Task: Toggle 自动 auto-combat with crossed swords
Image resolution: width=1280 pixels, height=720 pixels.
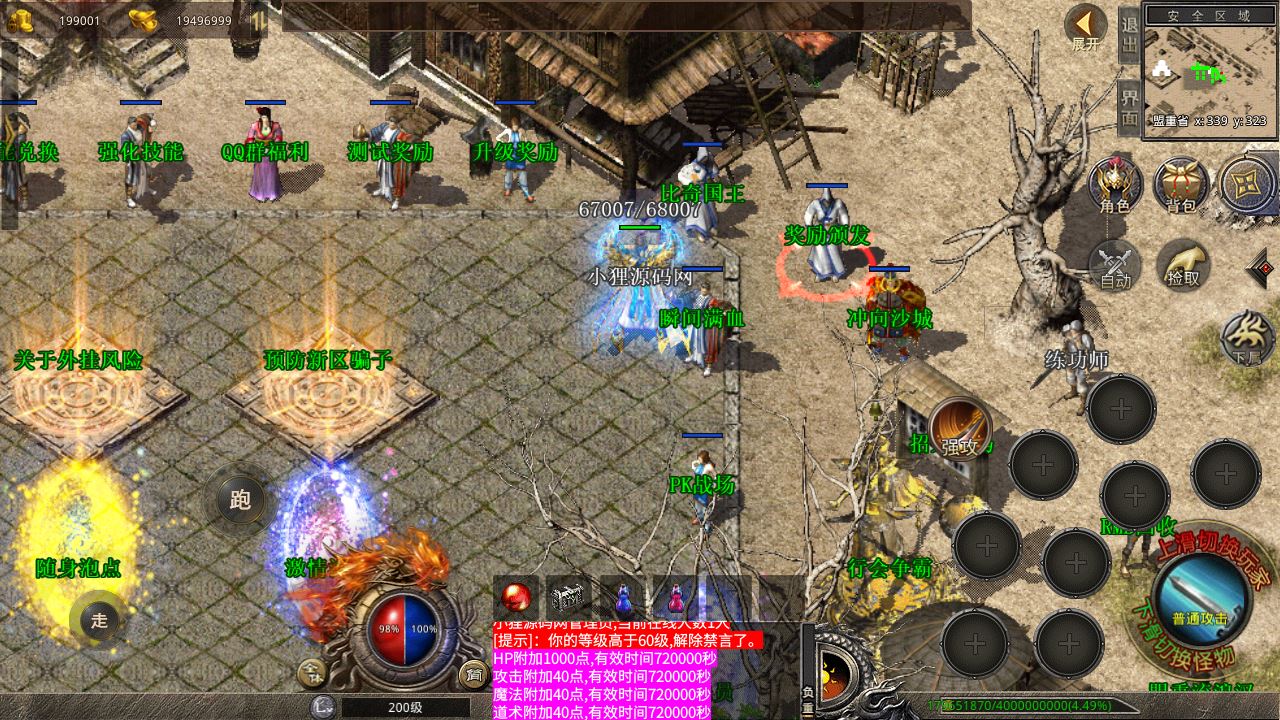Action: pyautogui.click(x=1115, y=265)
